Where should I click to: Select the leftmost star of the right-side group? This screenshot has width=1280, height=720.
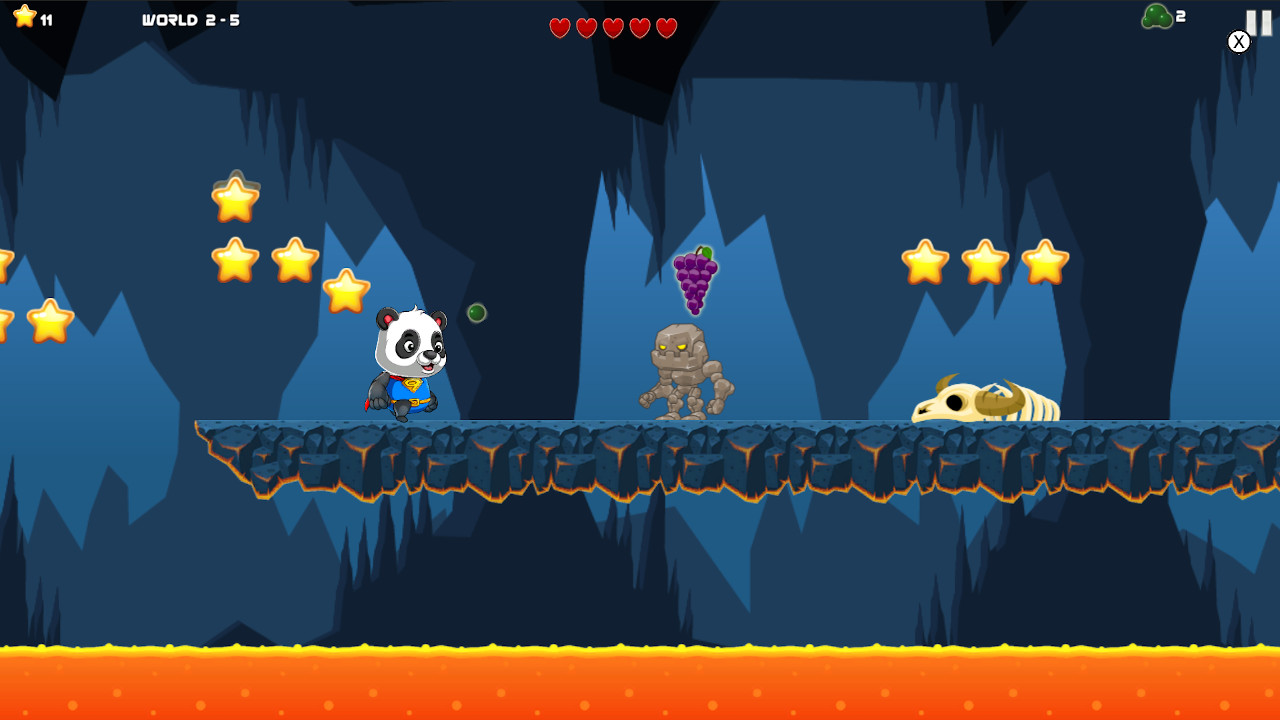click(925, 261)
